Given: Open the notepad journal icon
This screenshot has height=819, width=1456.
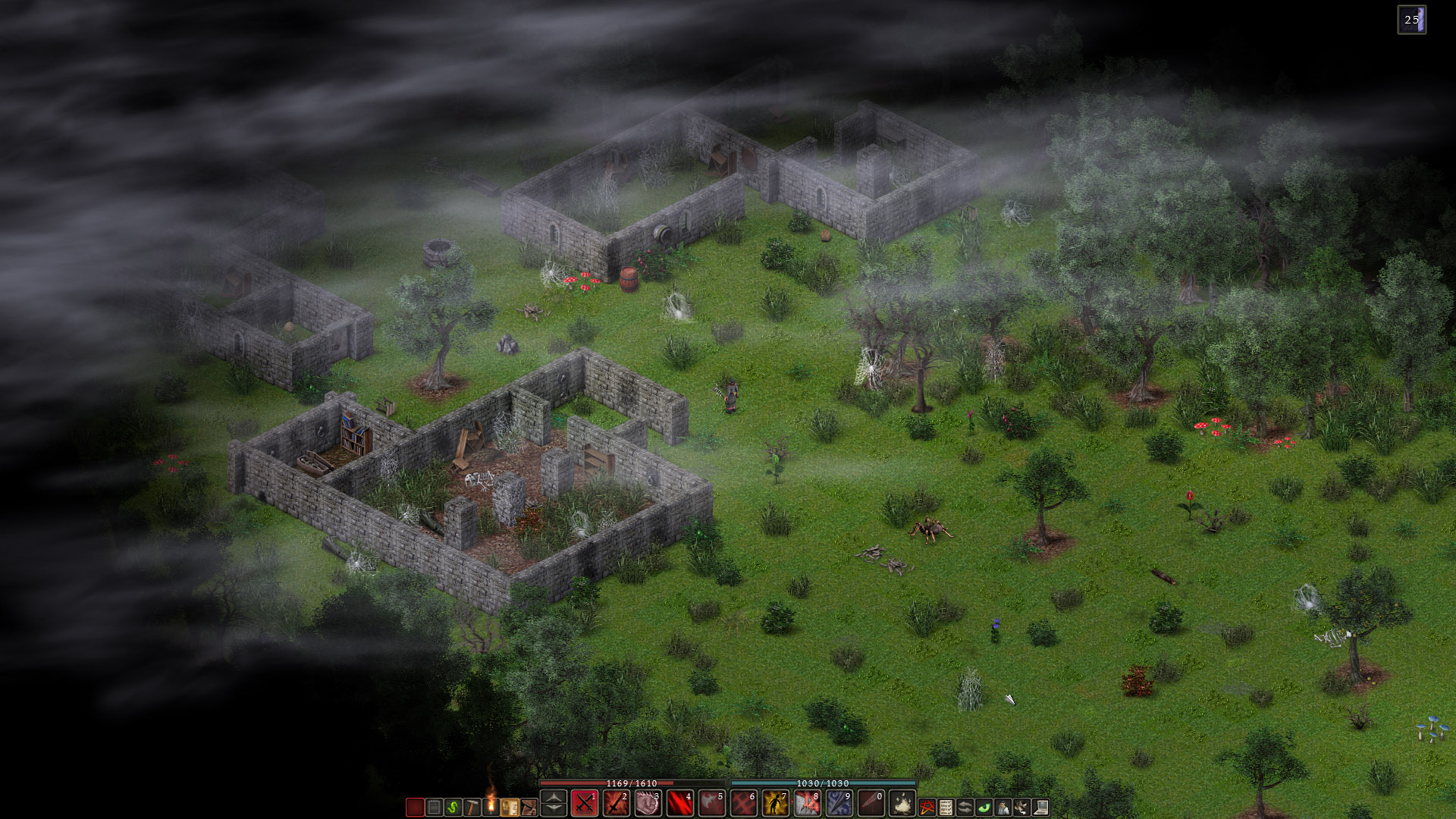Looking at the screenshot, I should pyautogui.click(x=434, y=808).
